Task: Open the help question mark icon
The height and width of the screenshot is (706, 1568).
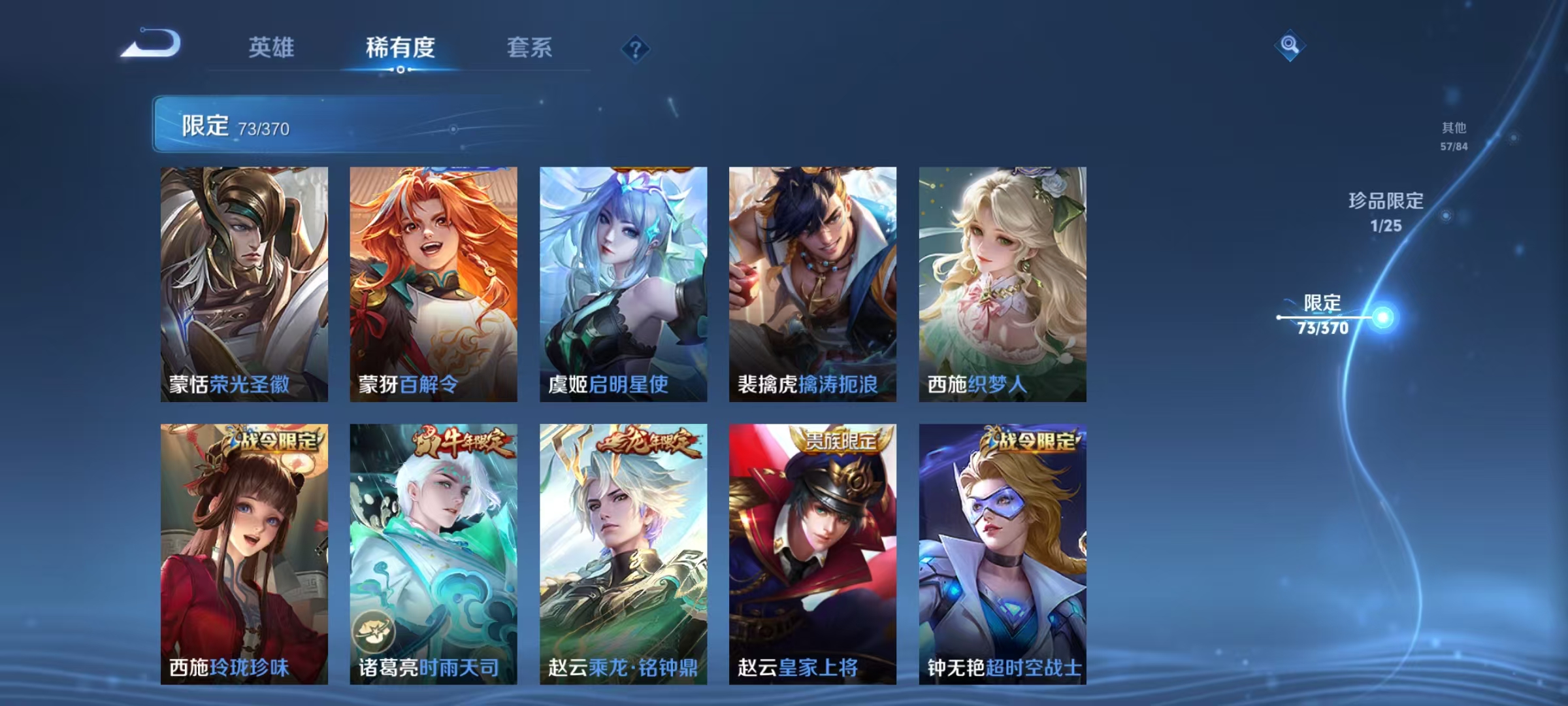Action: [637, 48]
